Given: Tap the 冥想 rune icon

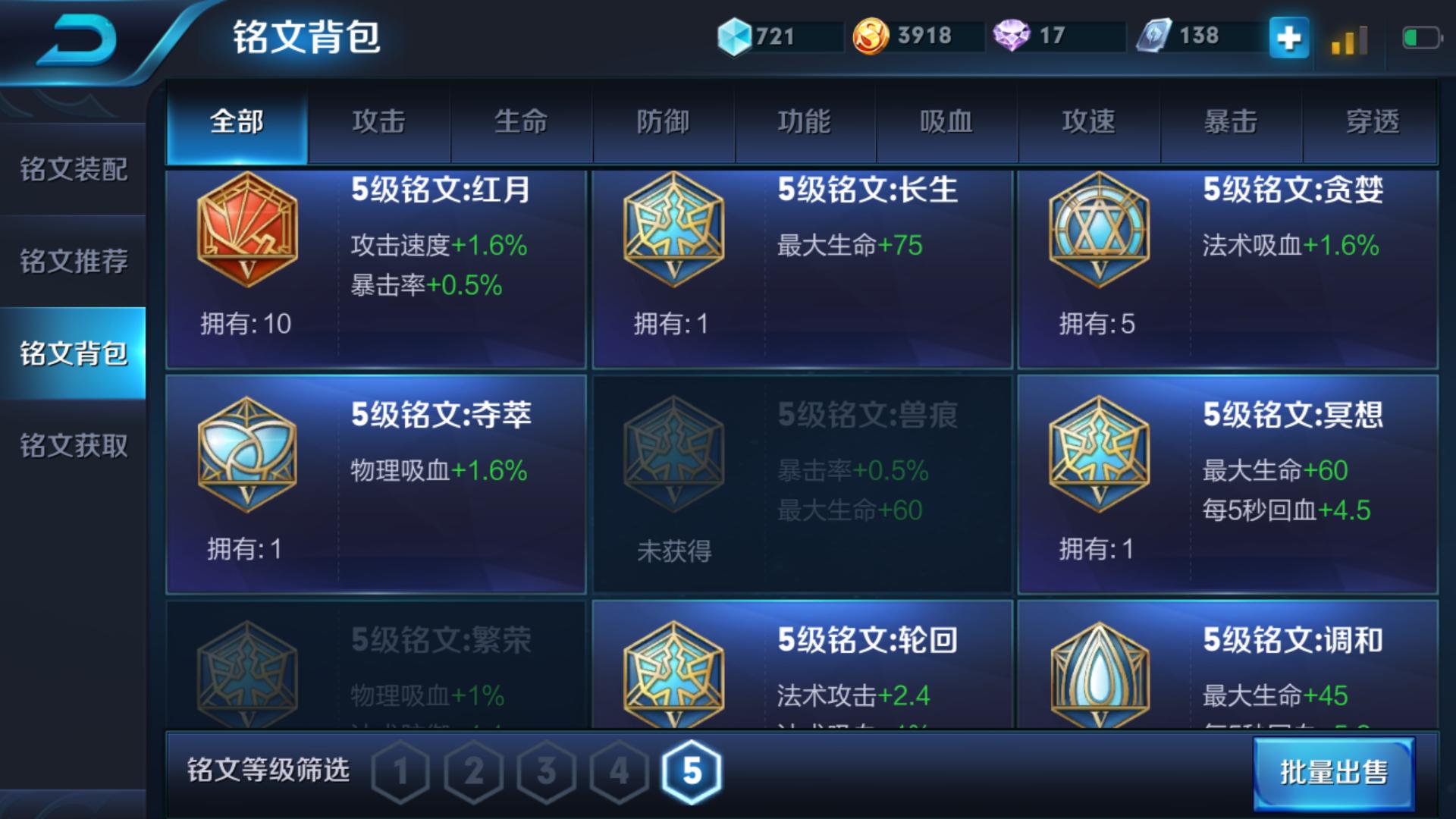Looking at the screenshot, I should [x=1100, y=455].
